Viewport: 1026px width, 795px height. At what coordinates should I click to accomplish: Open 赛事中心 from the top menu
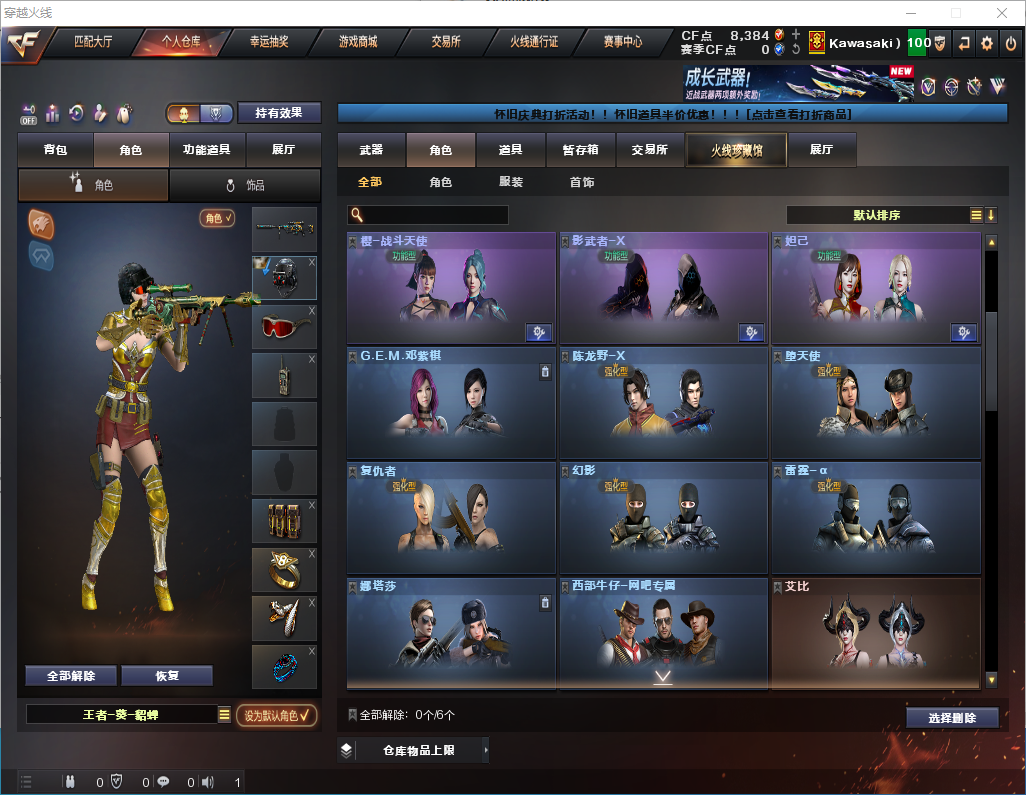coord(622,42)
